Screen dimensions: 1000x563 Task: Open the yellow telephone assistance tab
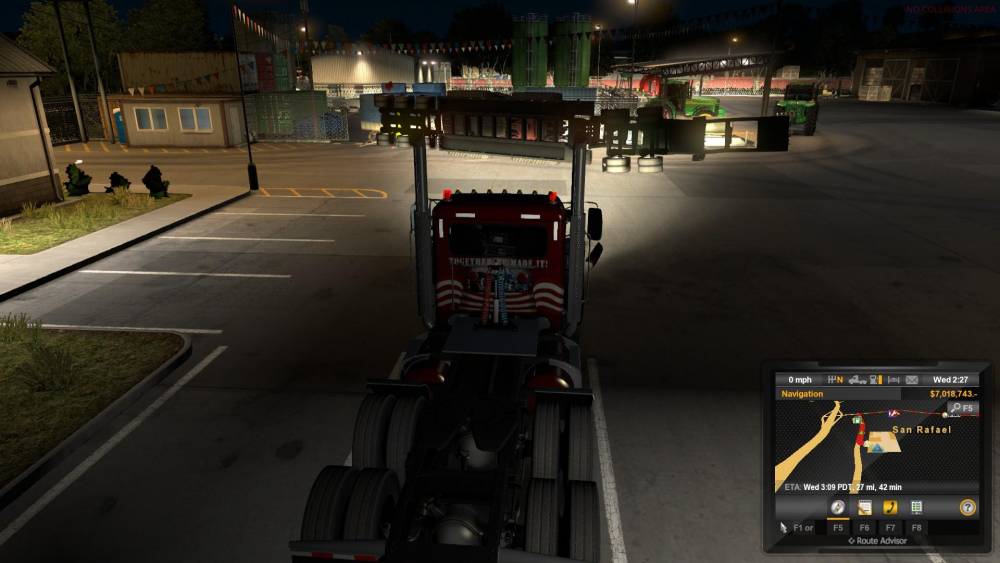tap(890, 507)
